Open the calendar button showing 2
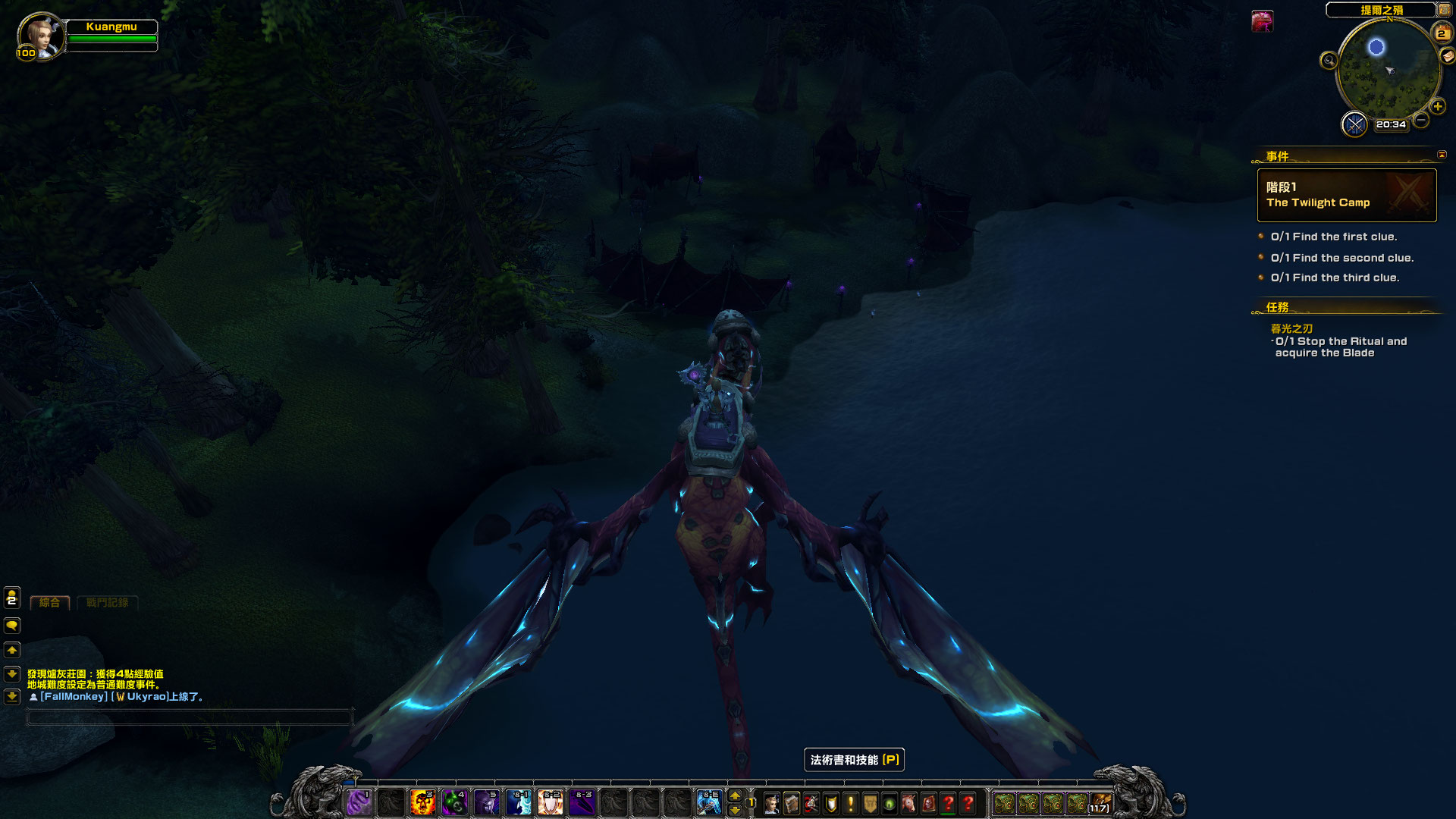This screenshot has height=819, width=1456. (x=1441, y=33)
